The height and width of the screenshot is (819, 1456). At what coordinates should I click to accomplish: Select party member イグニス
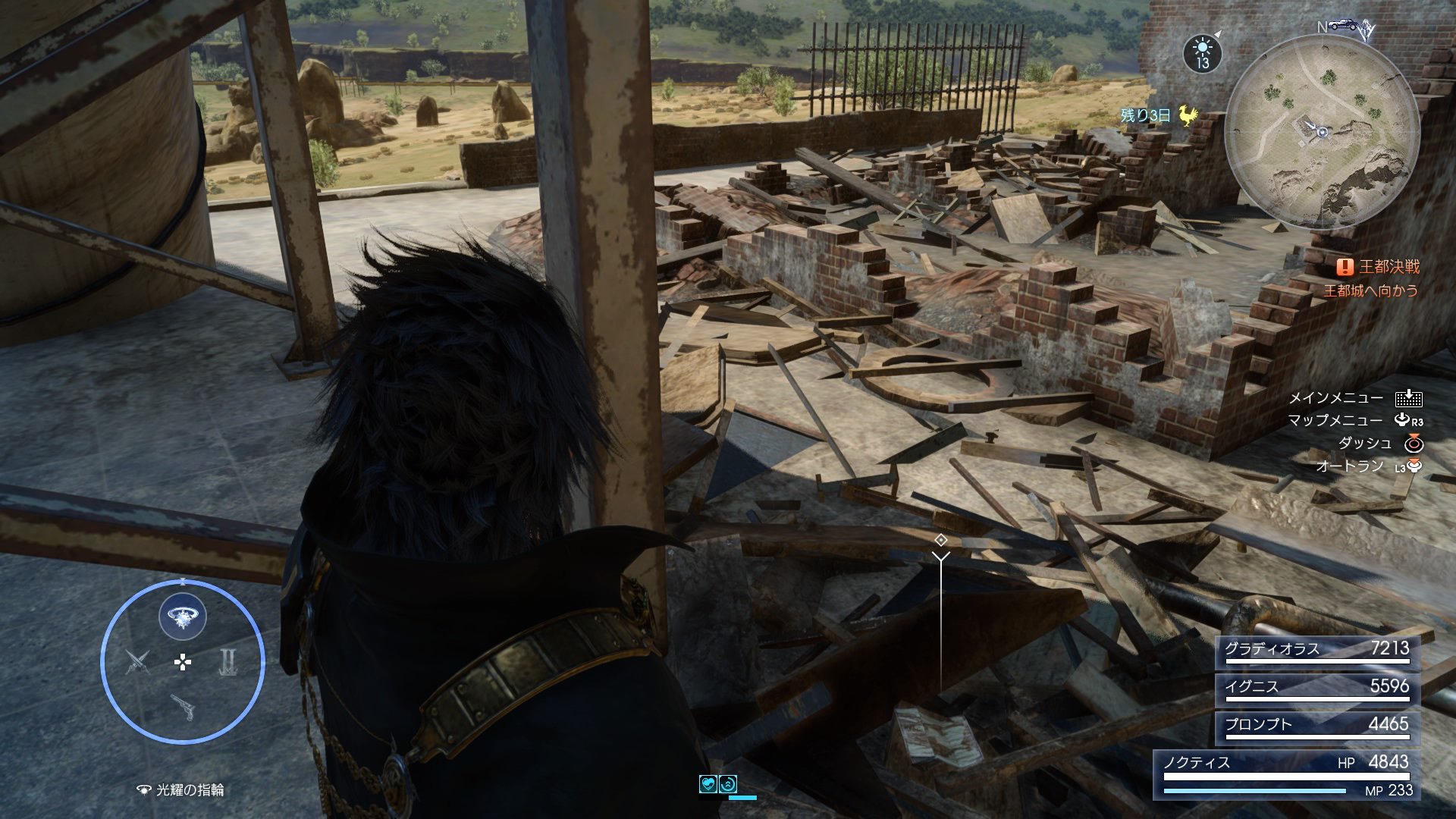(x=1316, y=689)
